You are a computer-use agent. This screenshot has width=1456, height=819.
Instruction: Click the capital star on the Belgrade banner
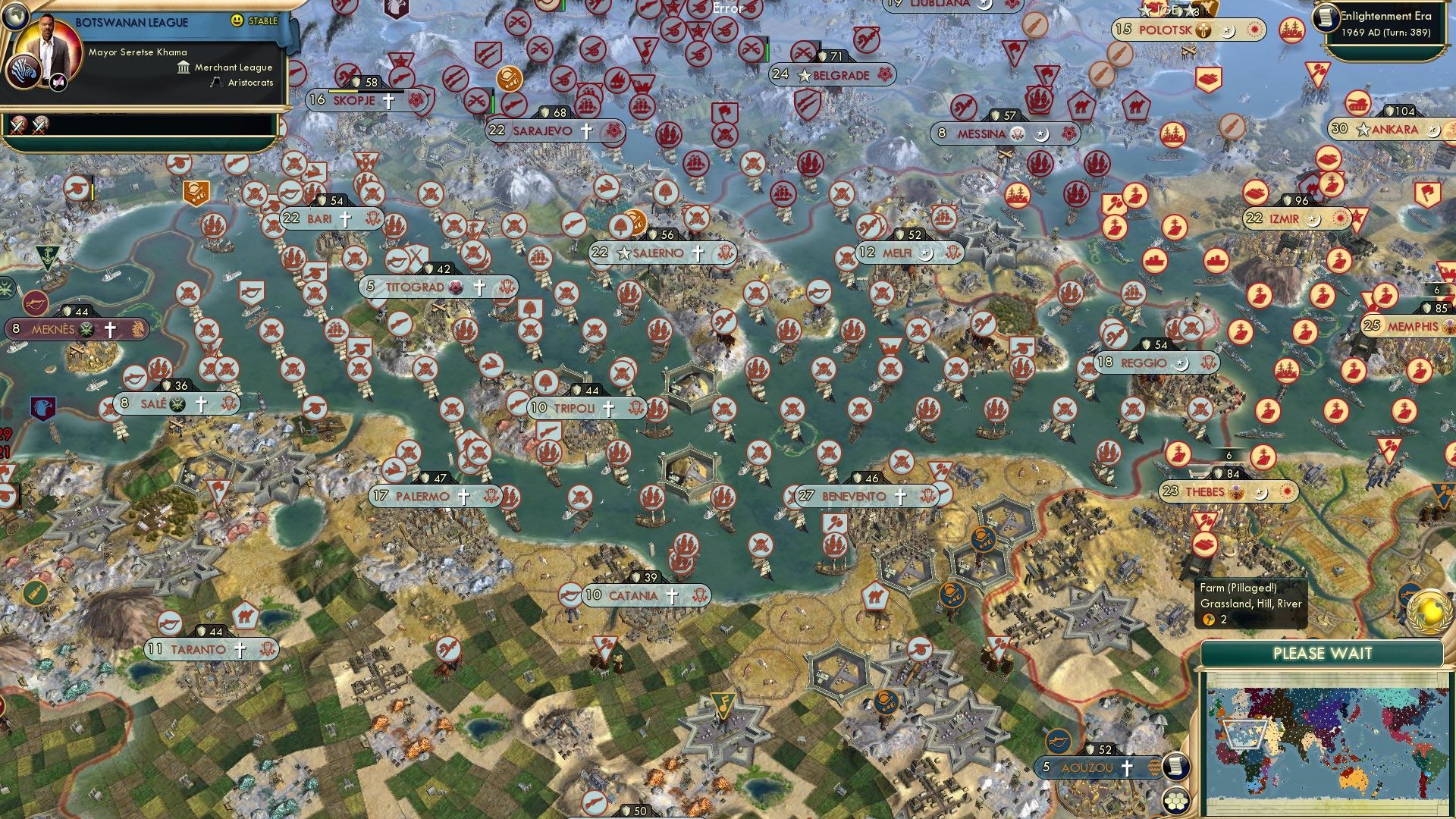pos(804,75)
